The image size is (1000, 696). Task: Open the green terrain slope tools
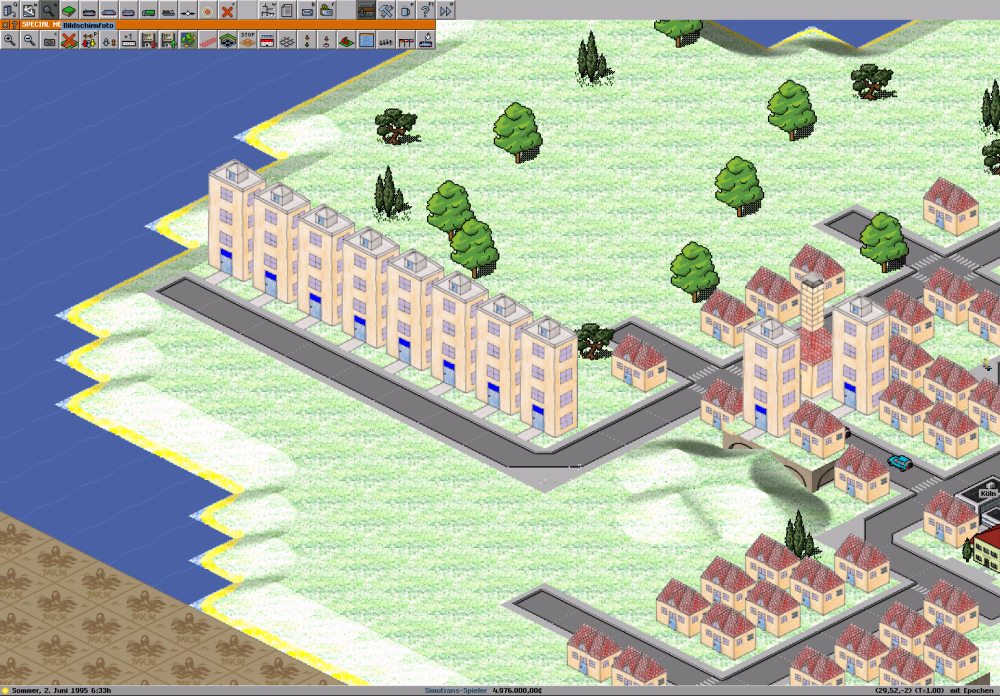[x=69, y=10]
